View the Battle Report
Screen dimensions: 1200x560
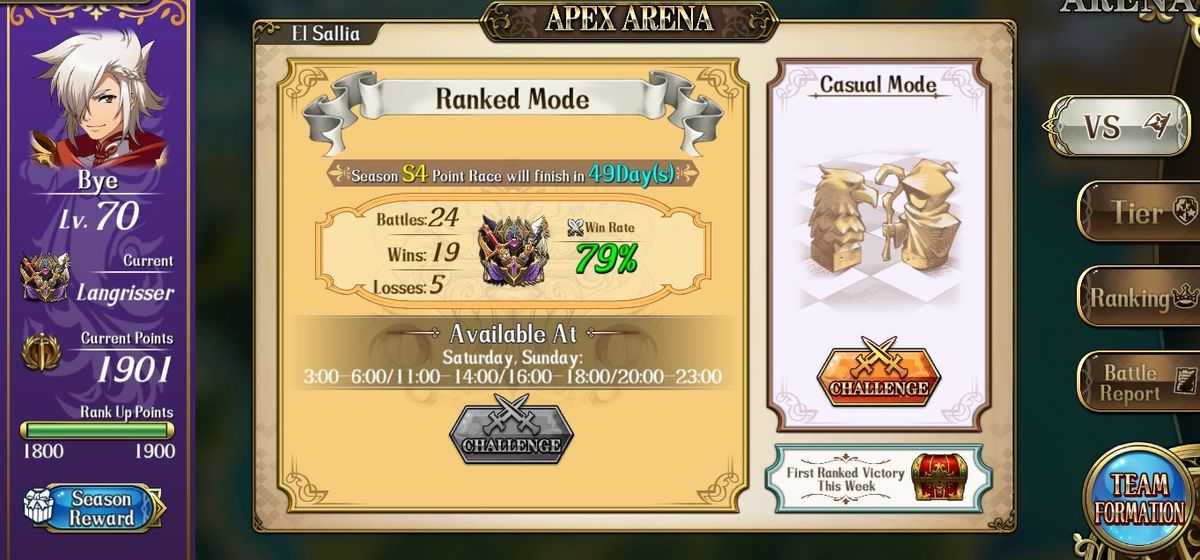click(x=1138, y=382)
